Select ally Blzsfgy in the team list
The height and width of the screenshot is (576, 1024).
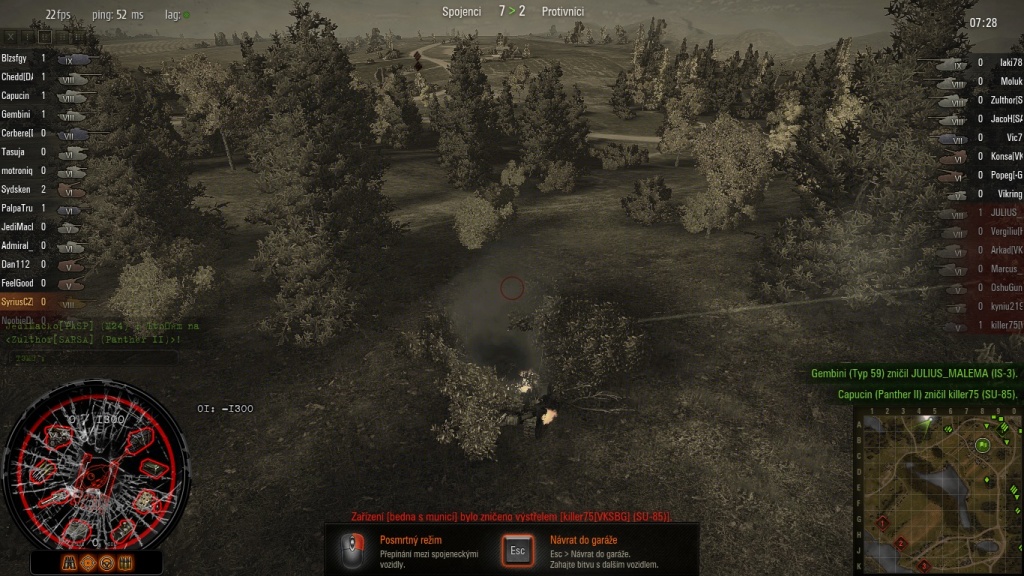(x=18, y=59)
